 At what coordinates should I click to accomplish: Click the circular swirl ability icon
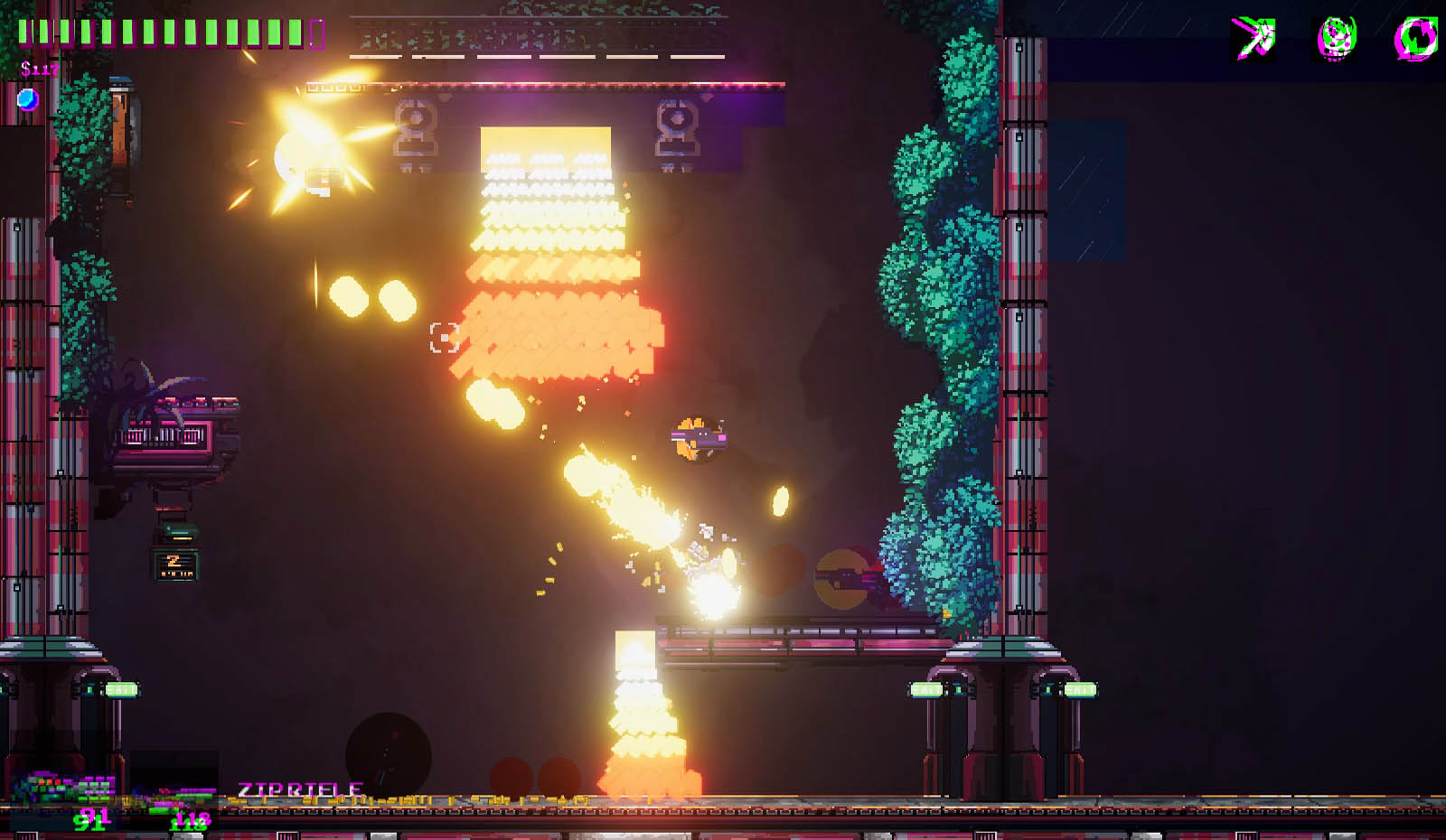pyautogui.click(x=1415, y=39)
